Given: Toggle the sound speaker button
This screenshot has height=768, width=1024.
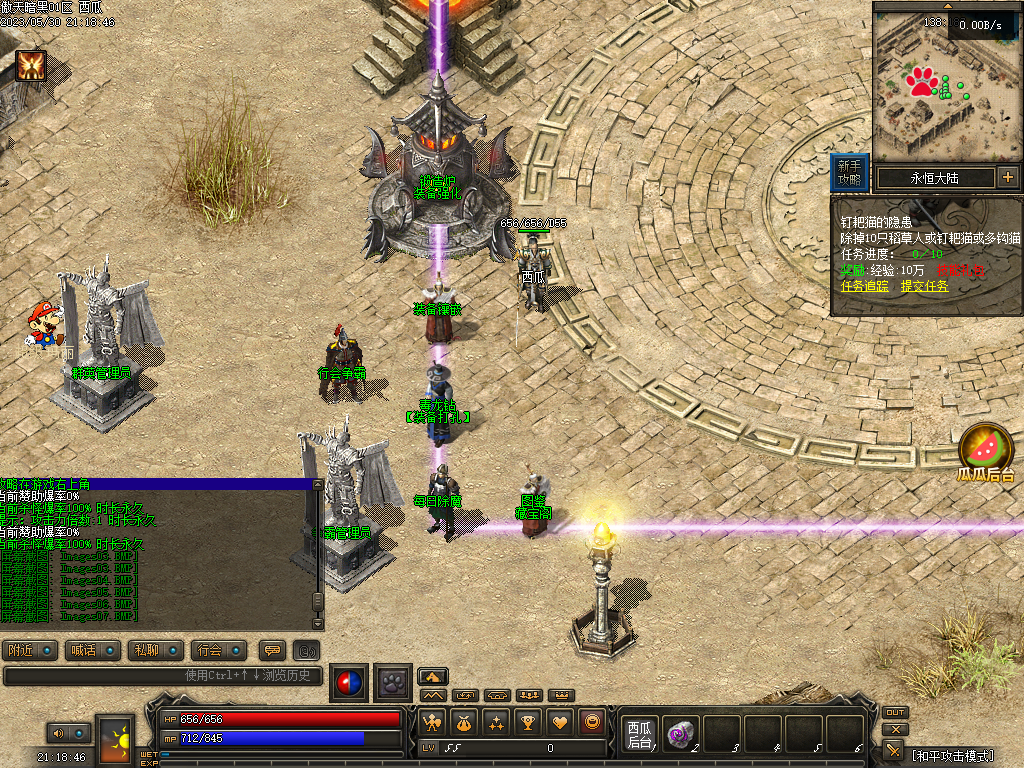Looking at the screenshot, I should tap(58, 733).
